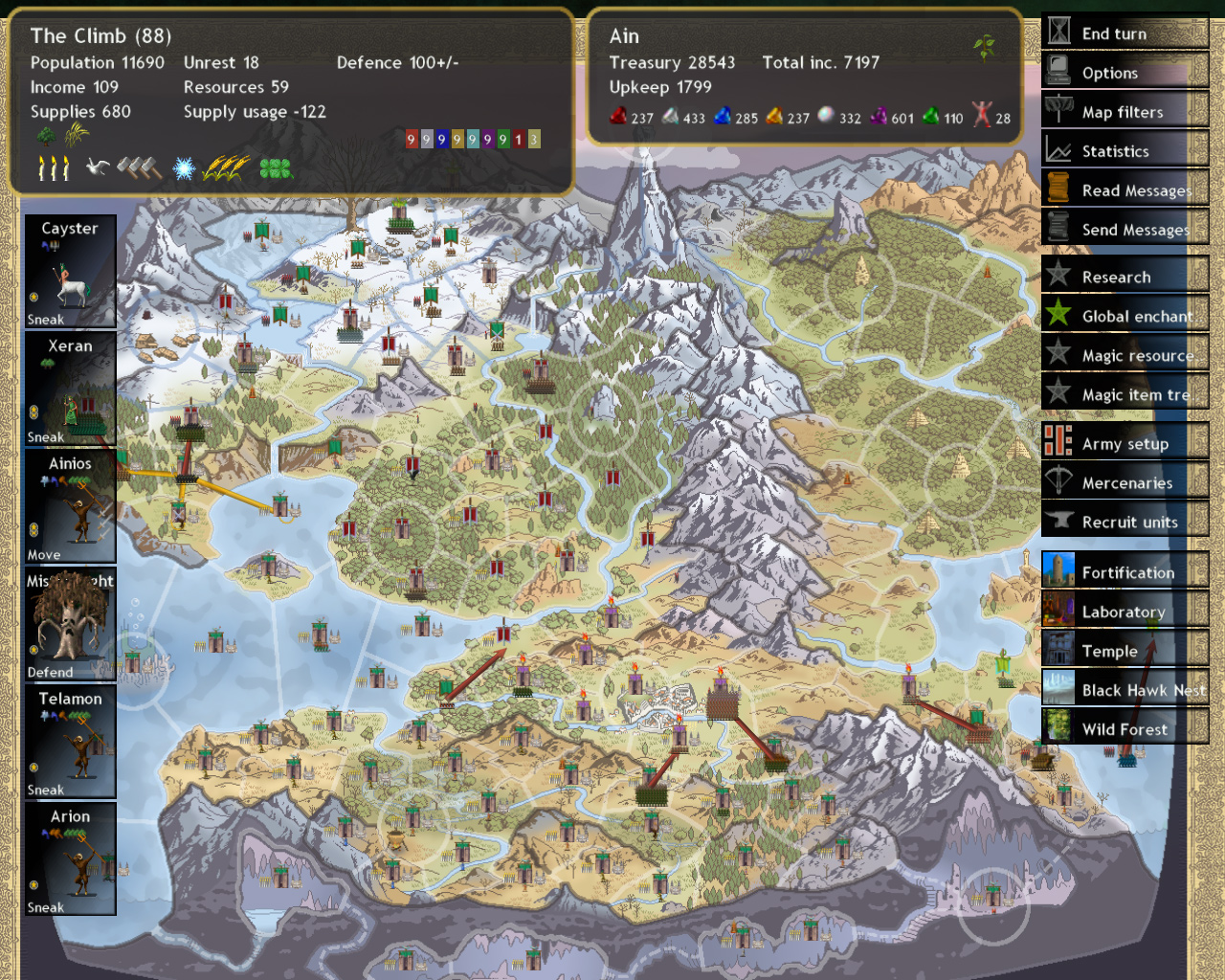Click the four-leaf clover luck icon
The image size is (1225, 980).
point(275,169)
